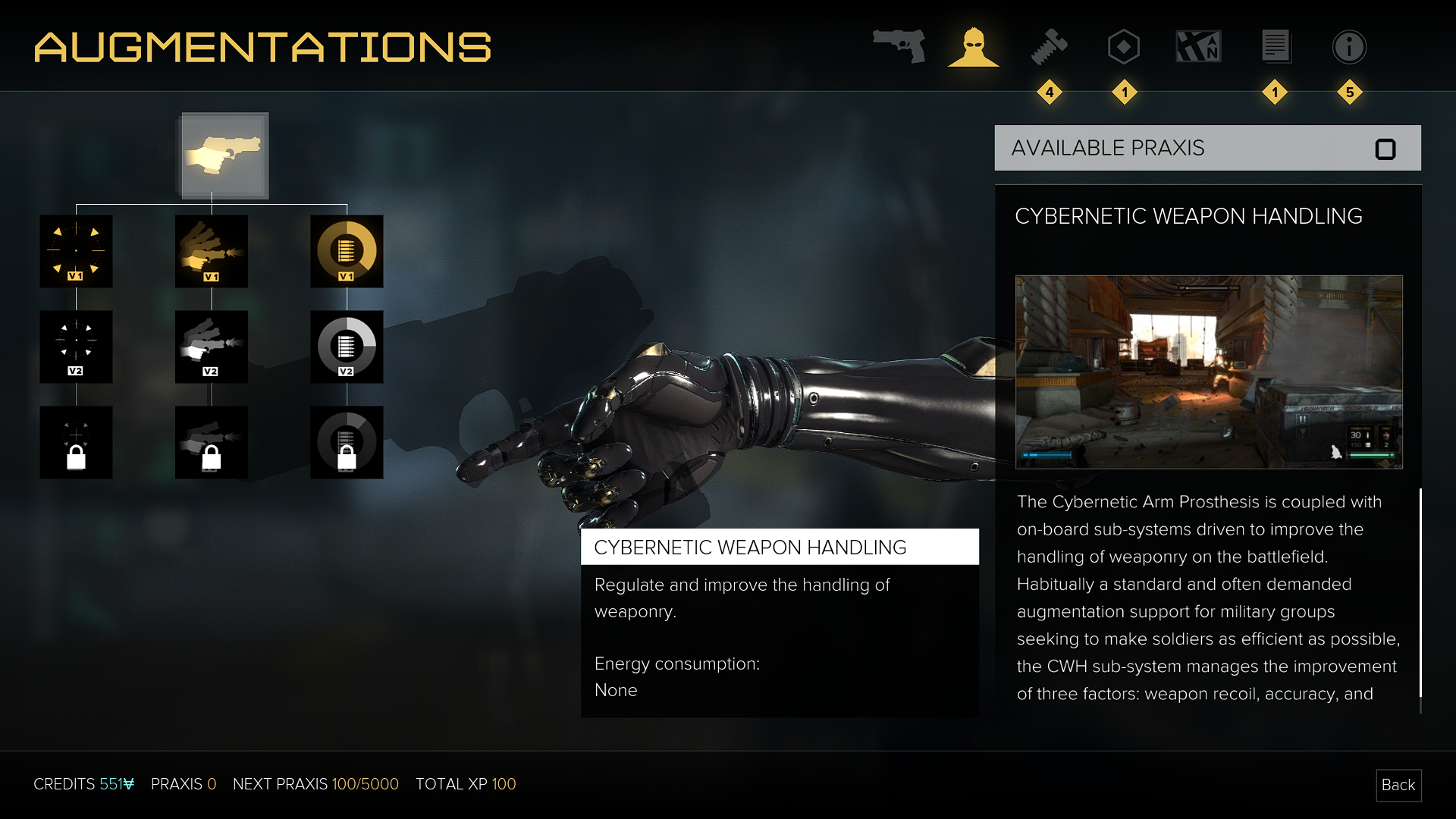Click the Back button
Image resolution: width=1456 pixels, height=819 pixels.
point(1398,785)
